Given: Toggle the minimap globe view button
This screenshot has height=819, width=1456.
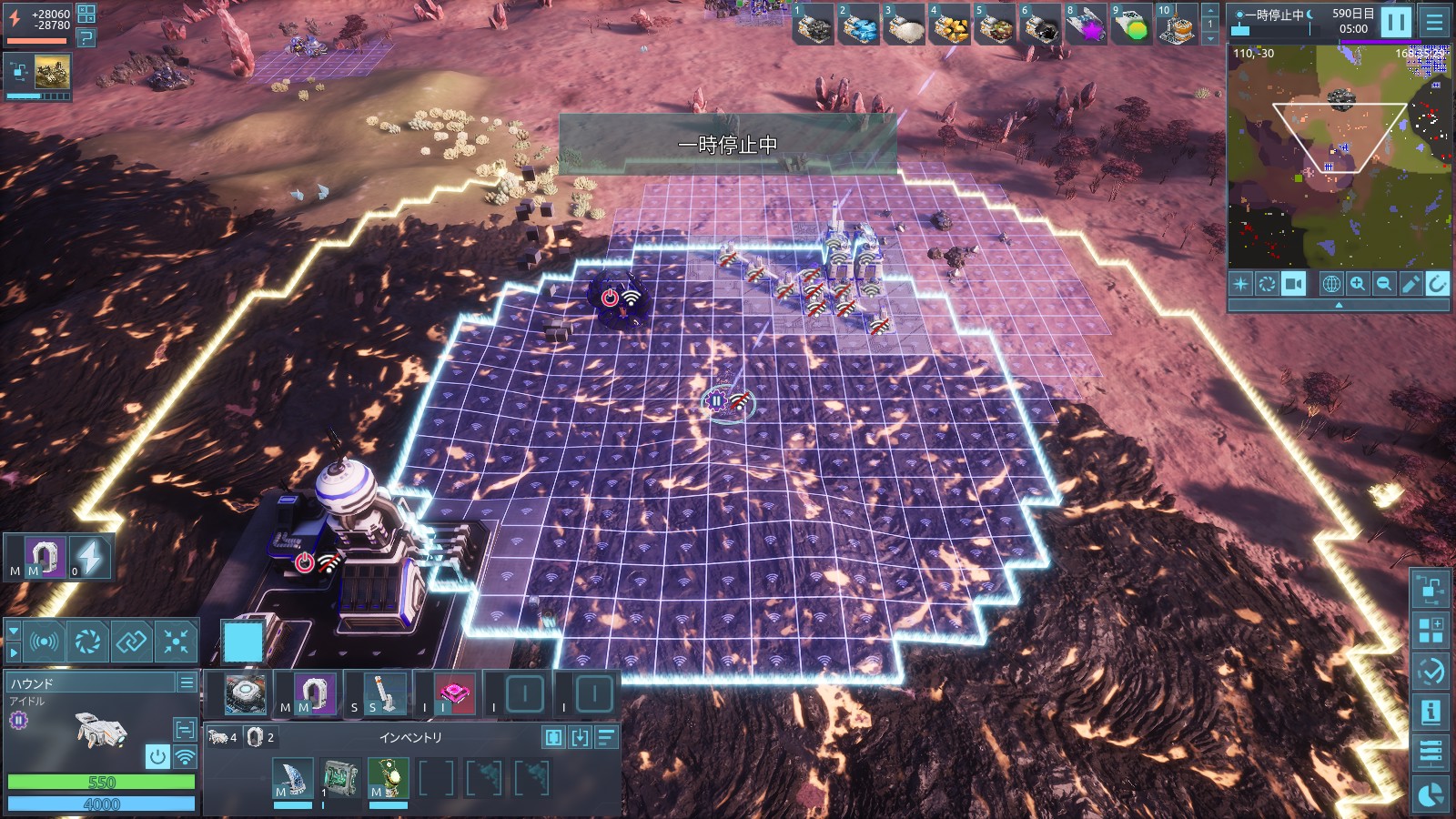Looking at the screenshot, I should [1330, 284].
